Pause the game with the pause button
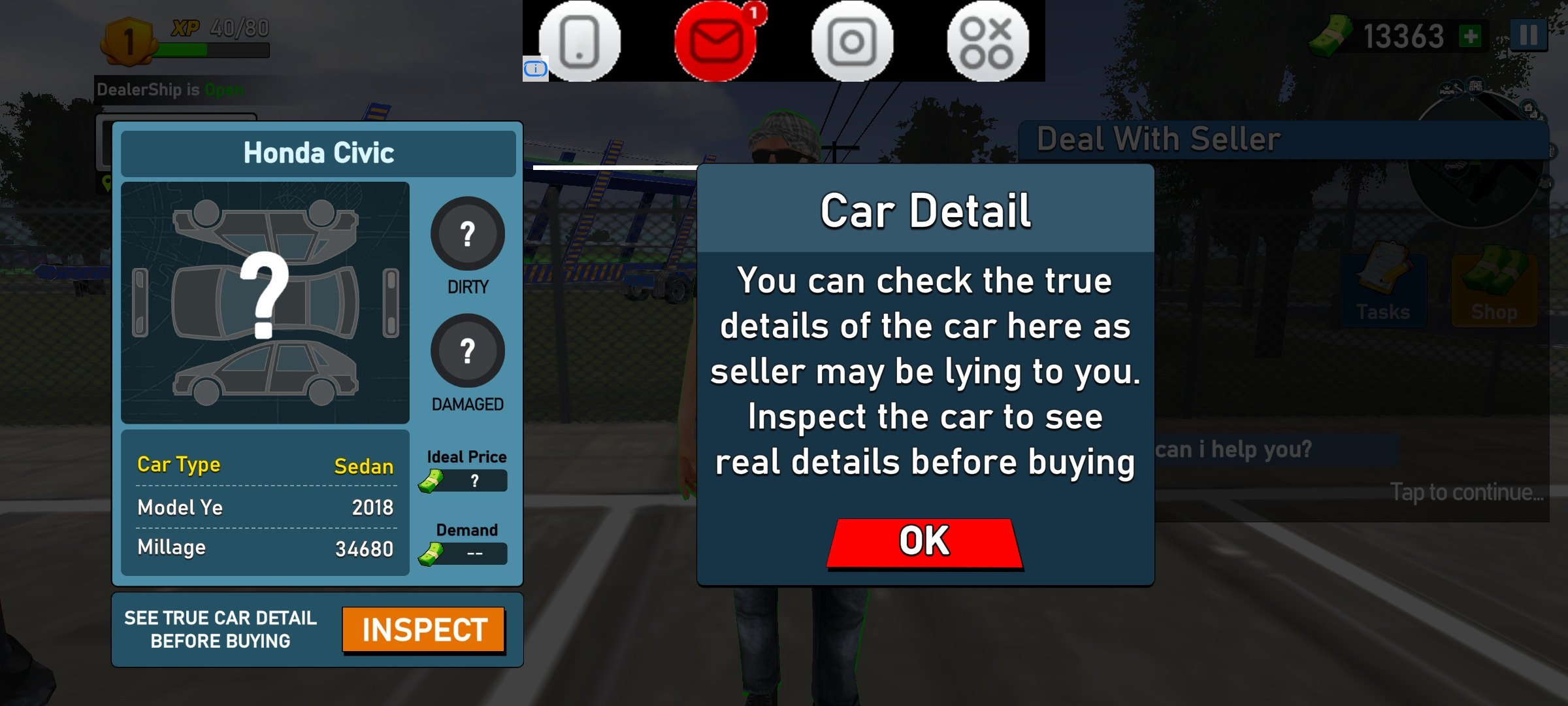The width and height of the screenshot is (1568, 706). [x=1528, y=35]
